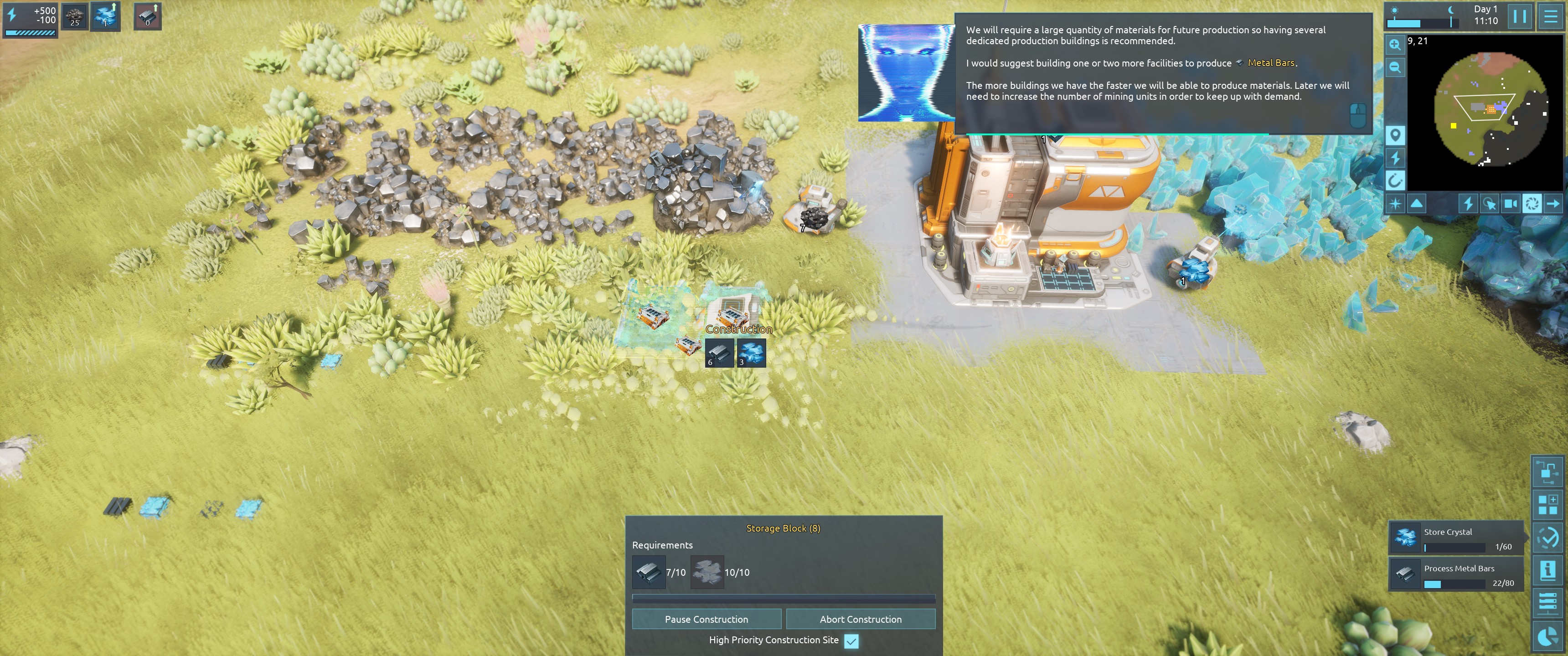
Task: Pause the game with the pause button
Action: (x=1519, y=16)
